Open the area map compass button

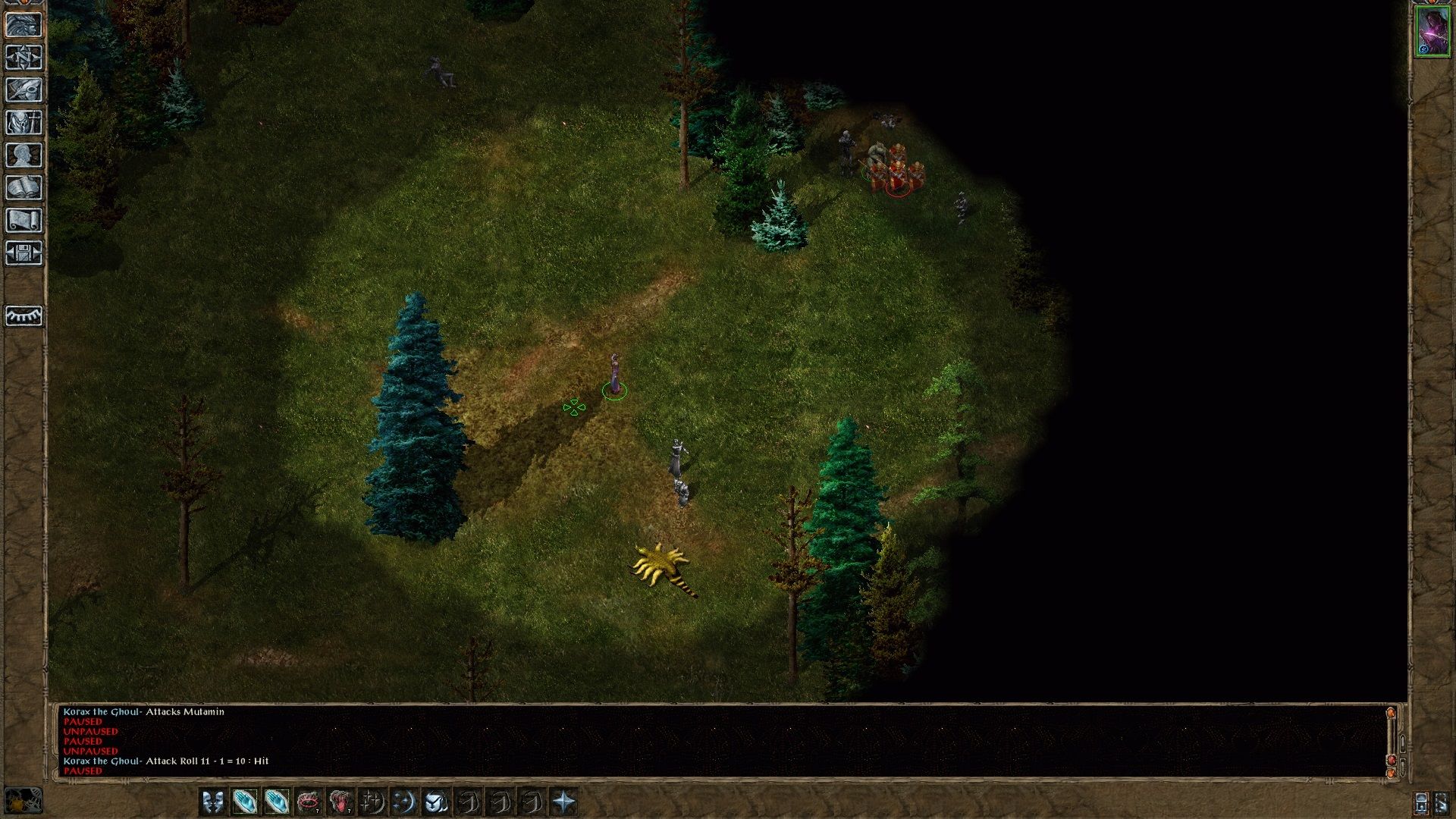(x=24, y=58)
